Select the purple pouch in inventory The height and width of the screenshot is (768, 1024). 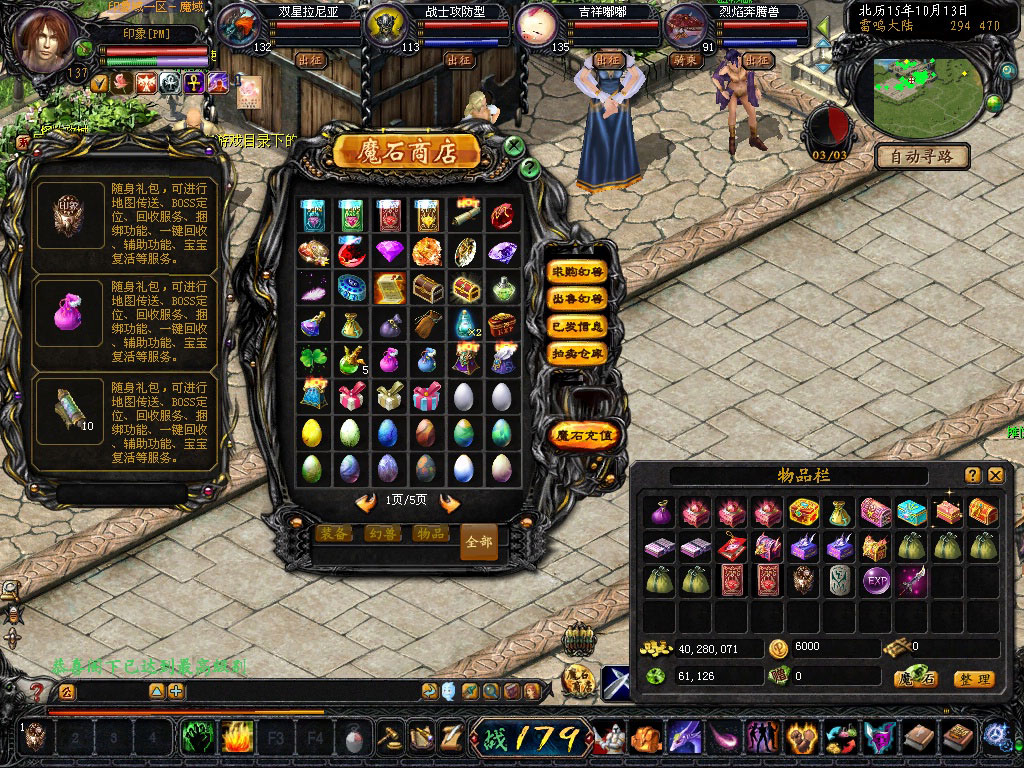pyautogui.click(x=660, y=512)
